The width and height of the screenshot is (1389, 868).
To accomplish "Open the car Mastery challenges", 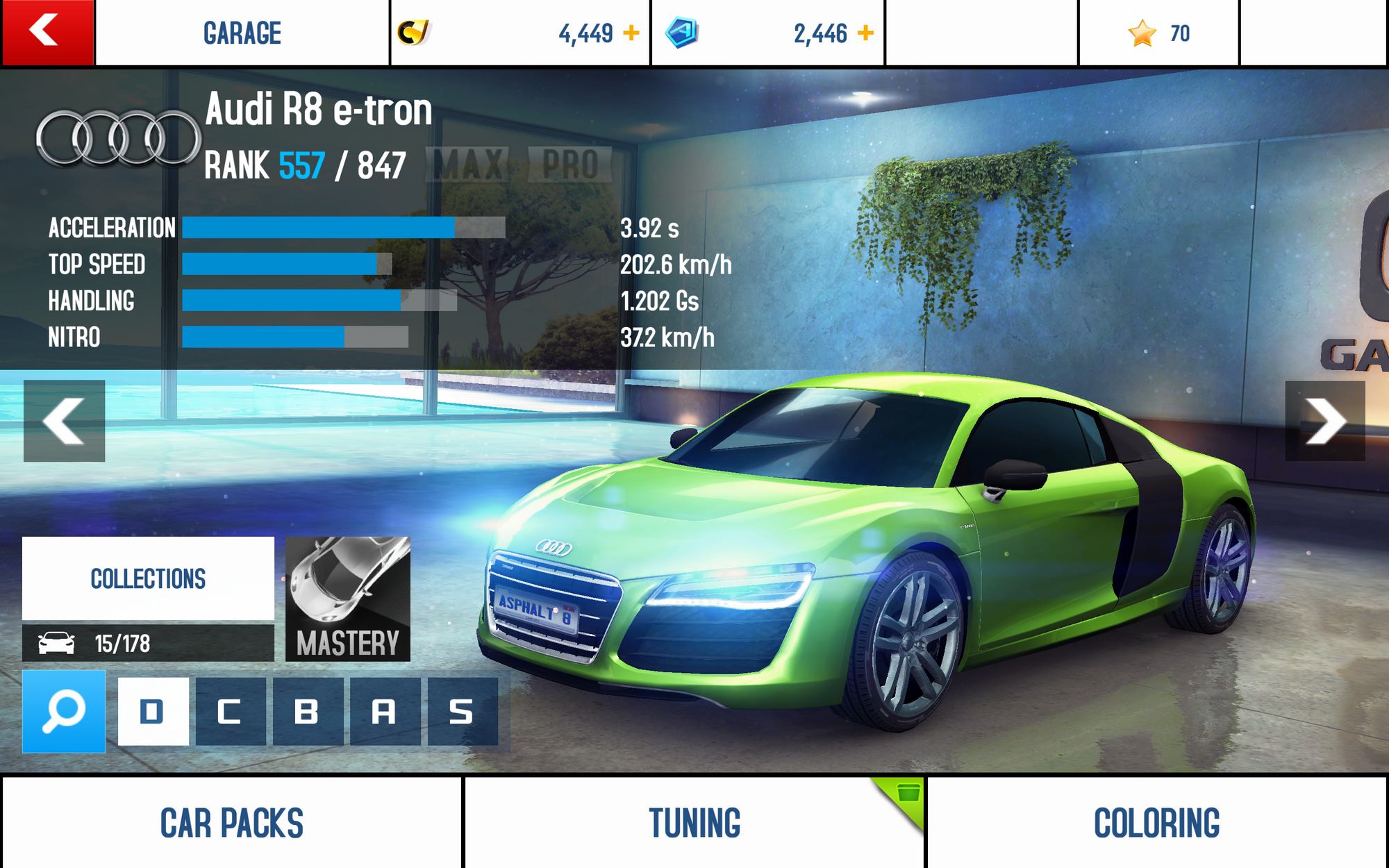I will coord(348,599).
